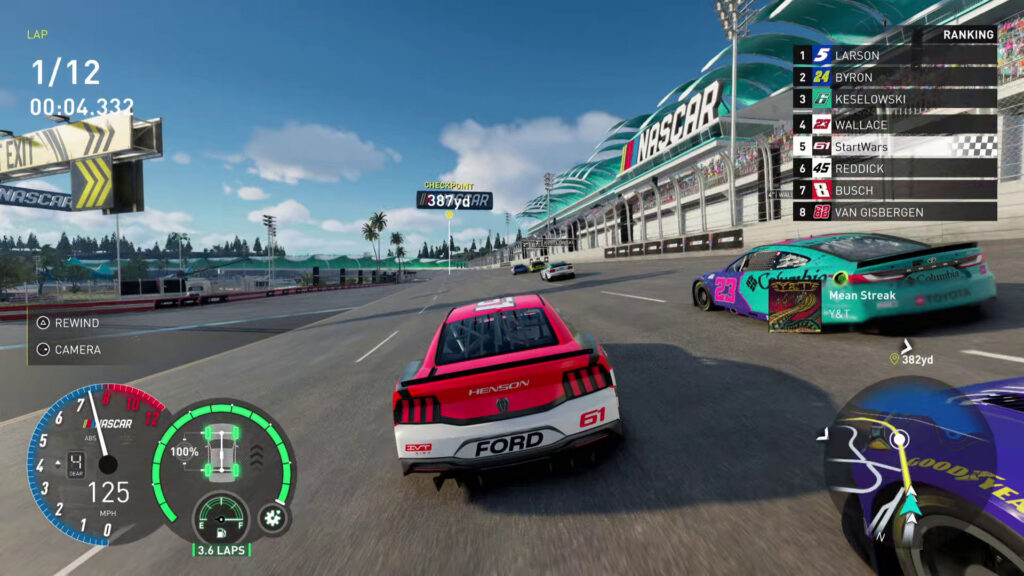This screenshot has height=576, width=1024.
Task: Select Larson in the ranking list
Action: click(x=895, y=55)
